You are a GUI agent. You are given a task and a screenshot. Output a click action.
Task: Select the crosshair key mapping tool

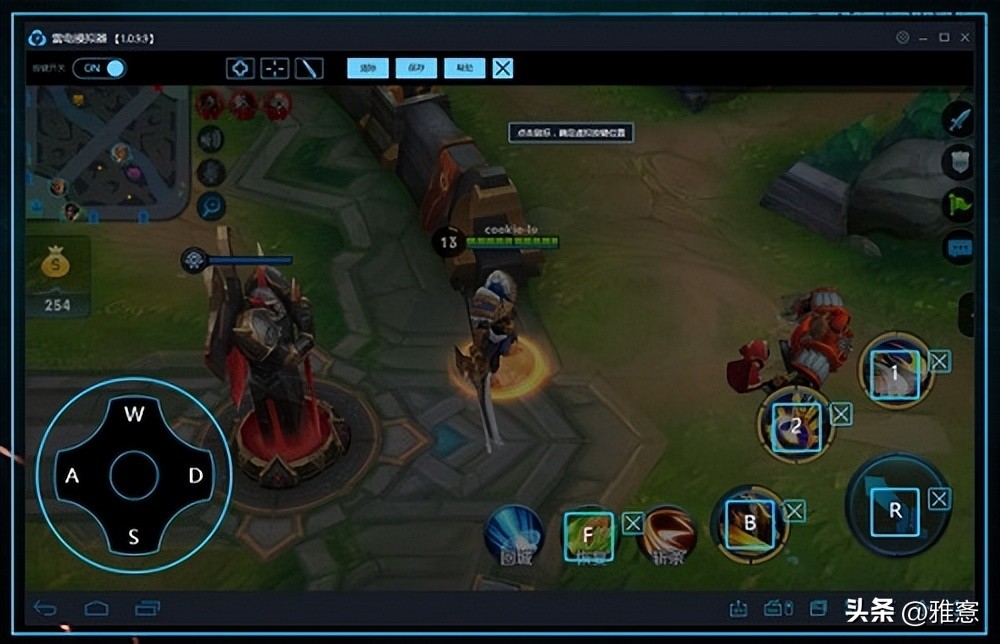[x=274, y=68]
